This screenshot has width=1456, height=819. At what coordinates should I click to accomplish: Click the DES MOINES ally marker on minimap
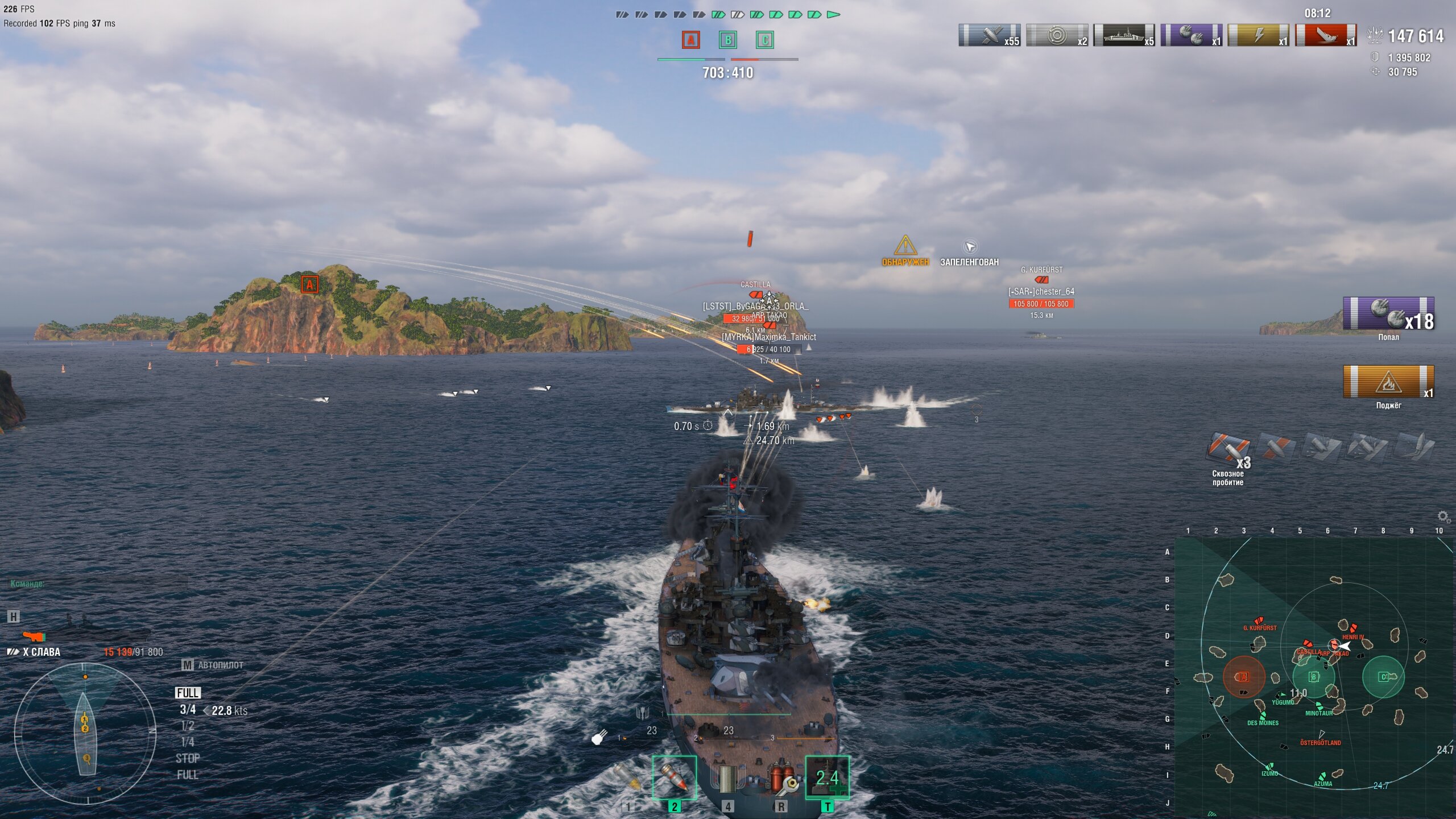(1263, 715)
